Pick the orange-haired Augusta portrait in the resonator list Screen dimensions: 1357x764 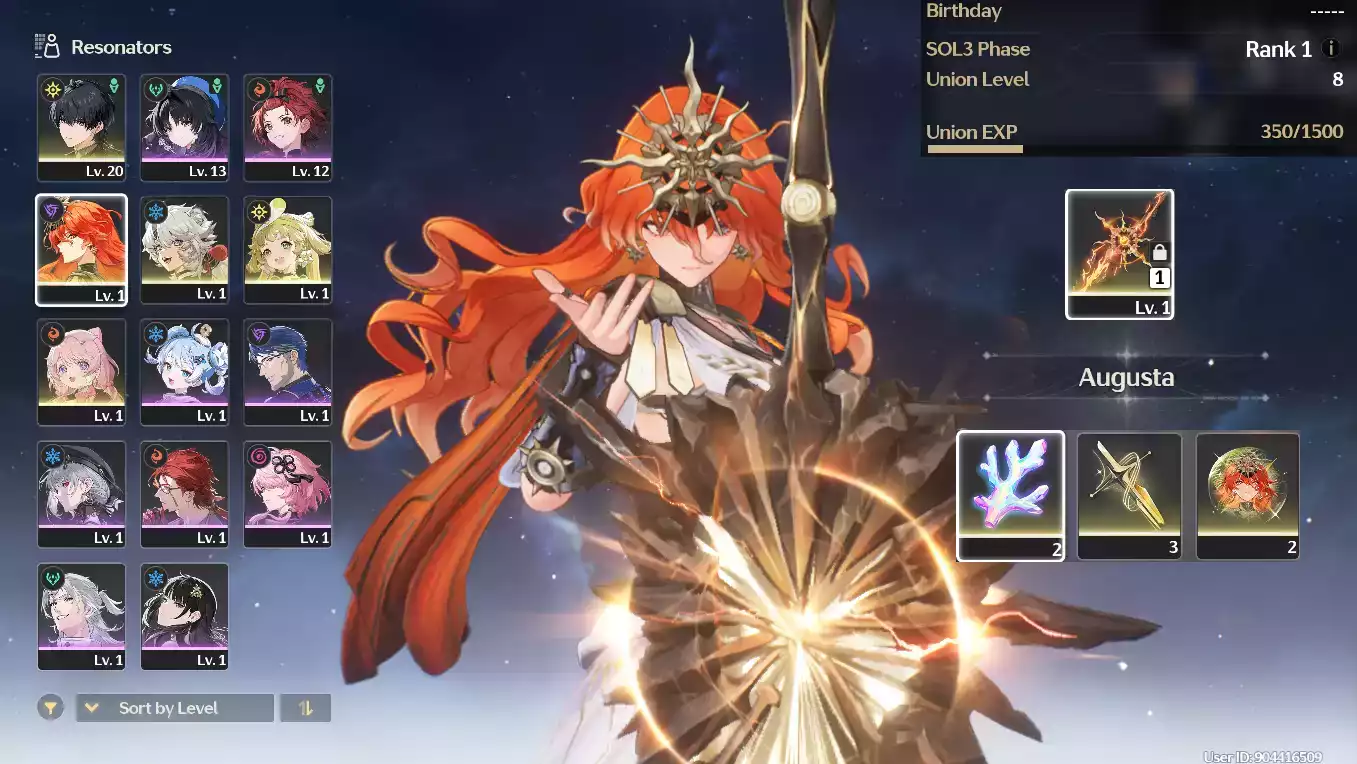[x=82, y=249]
